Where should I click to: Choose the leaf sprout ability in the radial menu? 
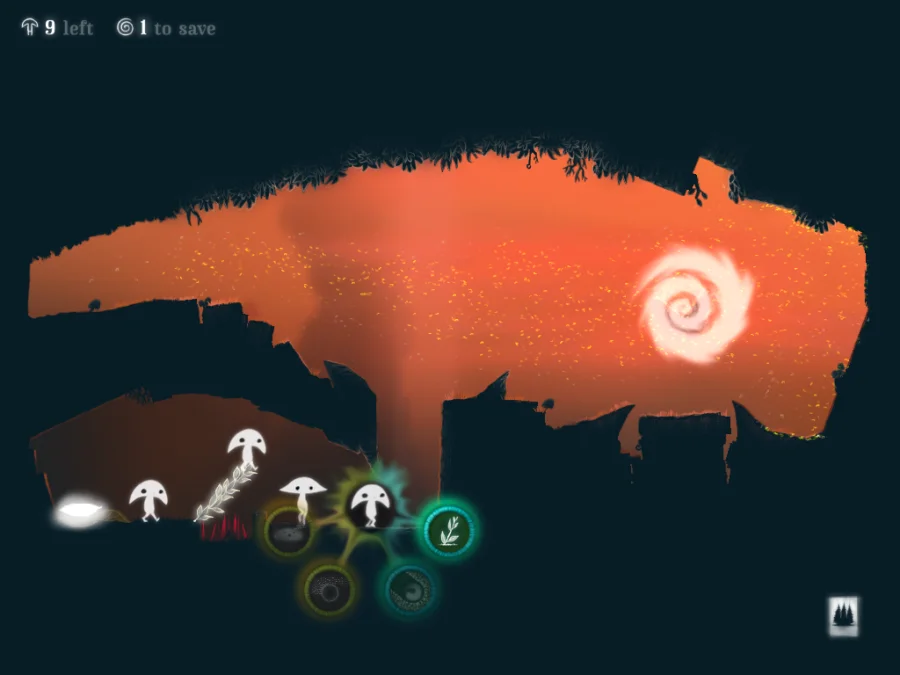pyautogui.click(x=447, y=530)
